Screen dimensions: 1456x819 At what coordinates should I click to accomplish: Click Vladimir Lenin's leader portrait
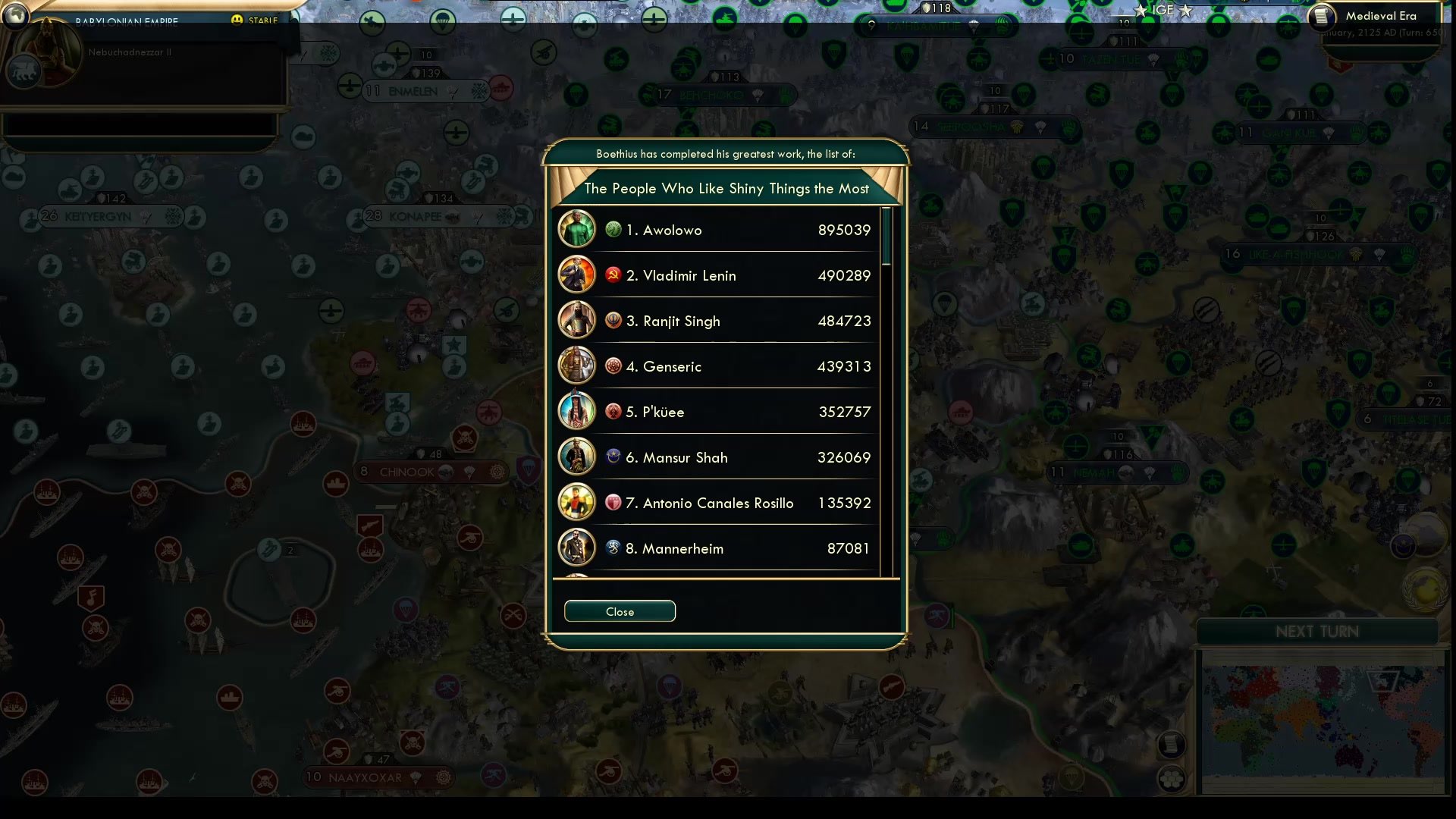576,275
